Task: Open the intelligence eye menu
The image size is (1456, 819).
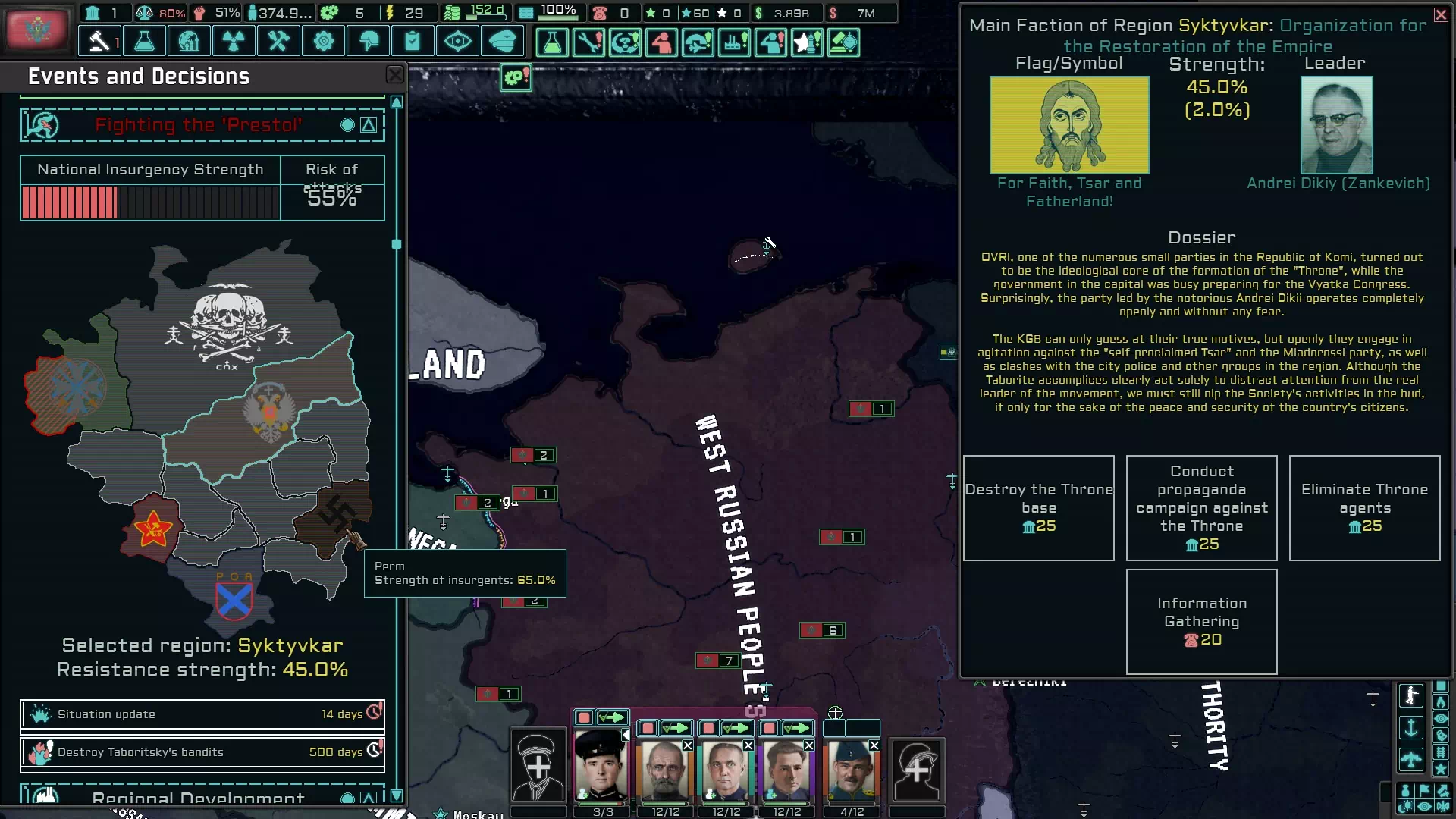Action: [457, 41]
